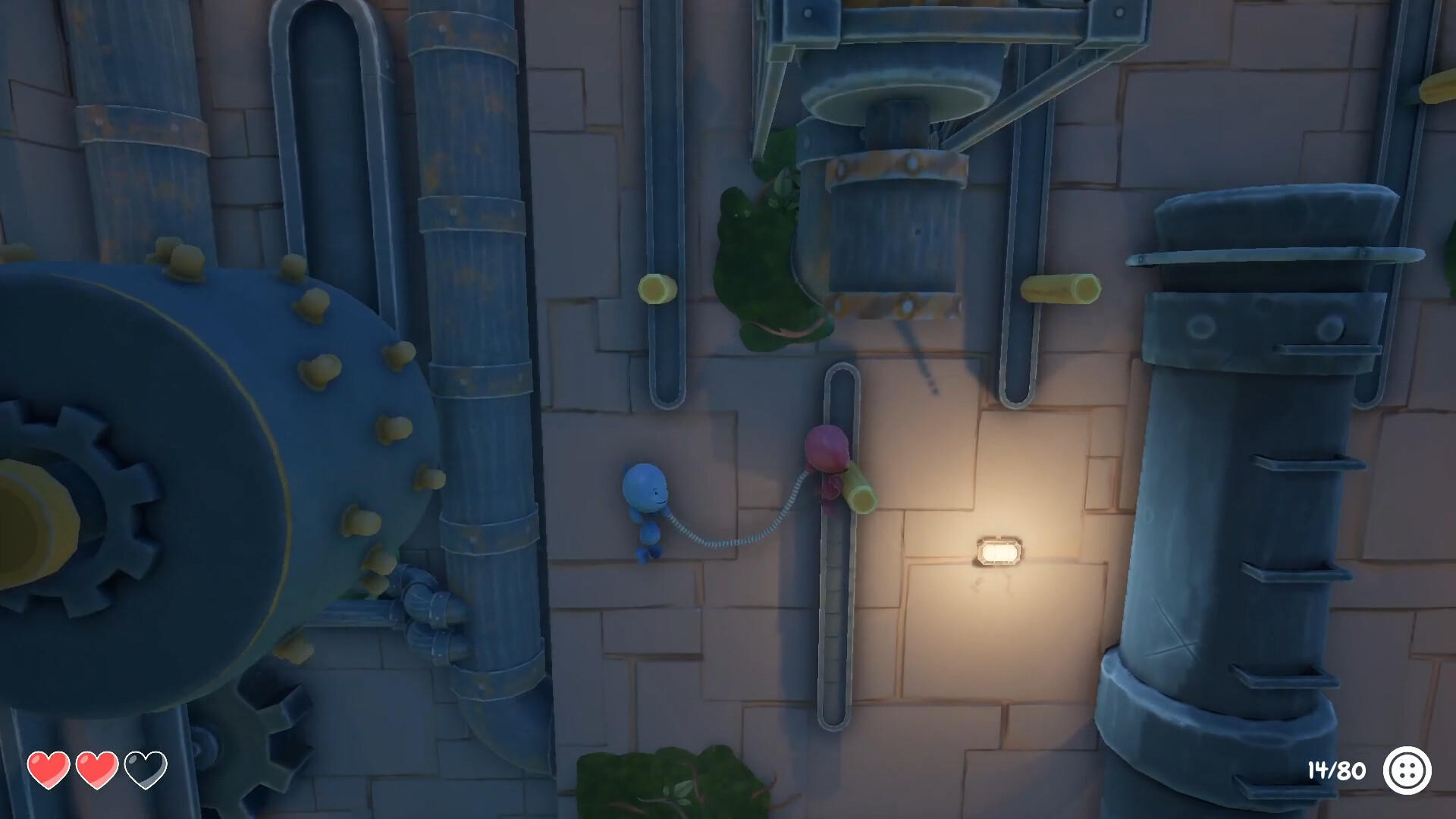Click the yellow gear shaft at far left
This screenshot has height=819, width=1456.
(23, 516)
